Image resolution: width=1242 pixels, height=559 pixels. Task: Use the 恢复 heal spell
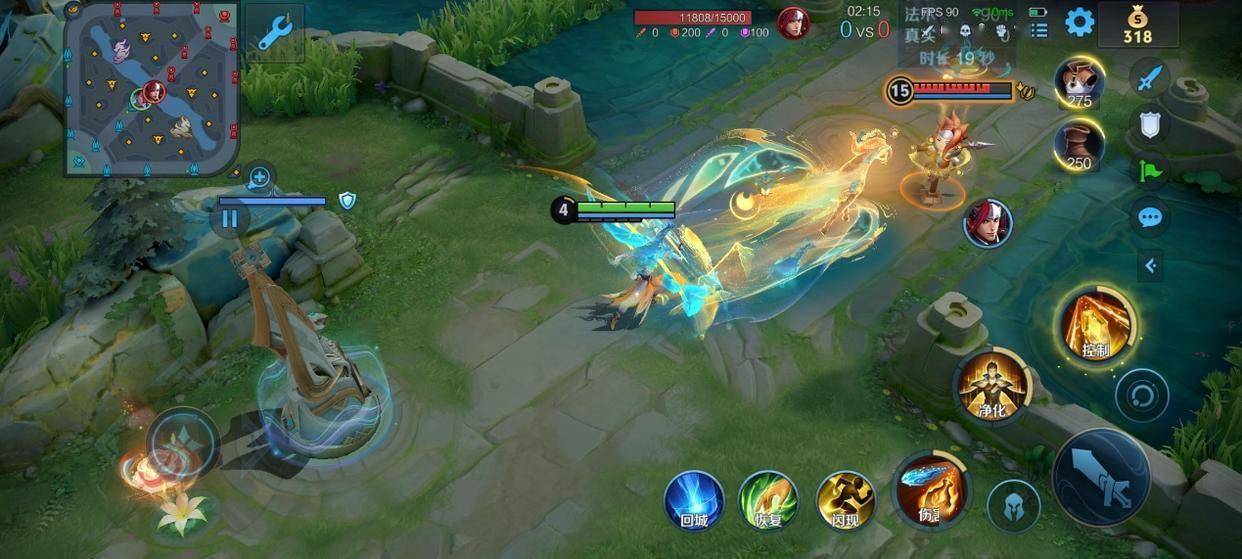pyautogui.click(x=767, y=499)
